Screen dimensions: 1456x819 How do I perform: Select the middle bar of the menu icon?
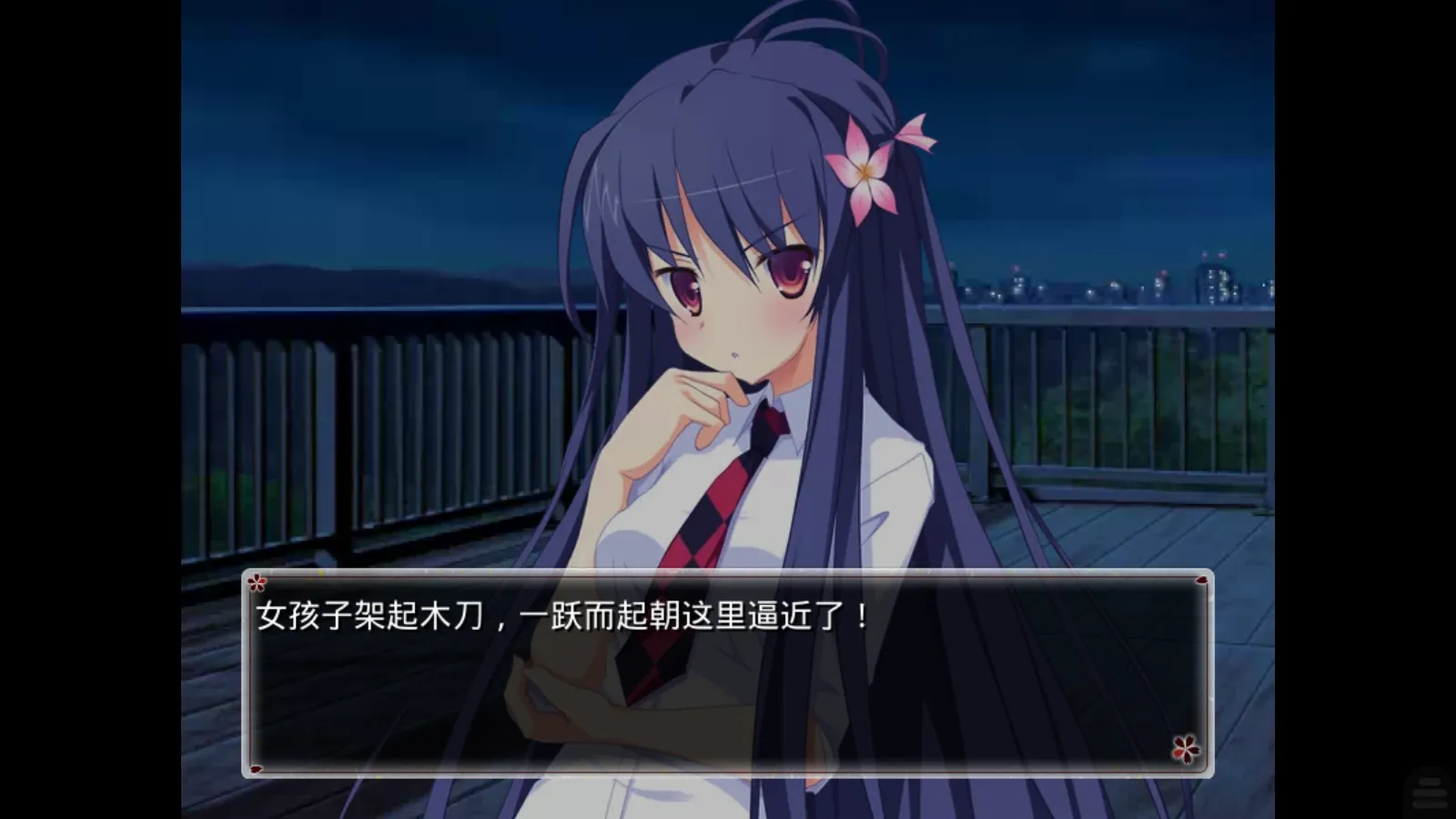[1430, 794]
